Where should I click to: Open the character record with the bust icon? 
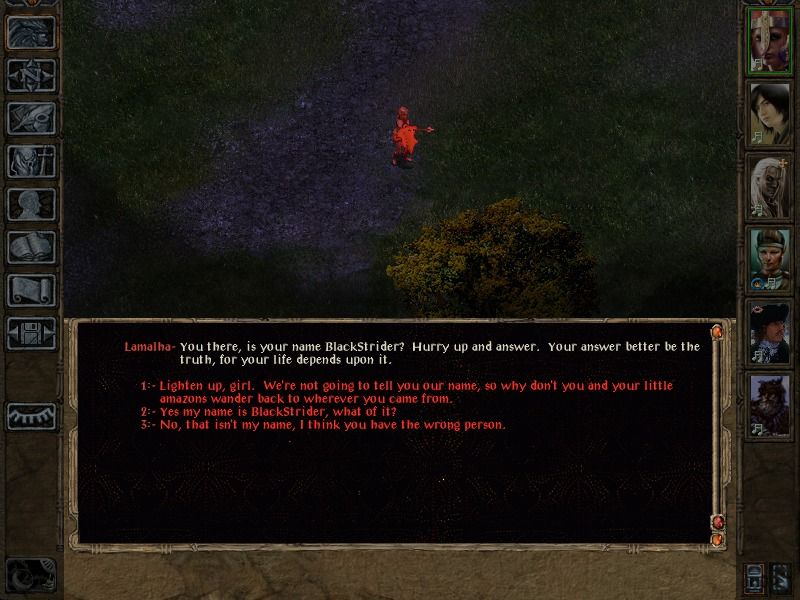pos(30,204)
